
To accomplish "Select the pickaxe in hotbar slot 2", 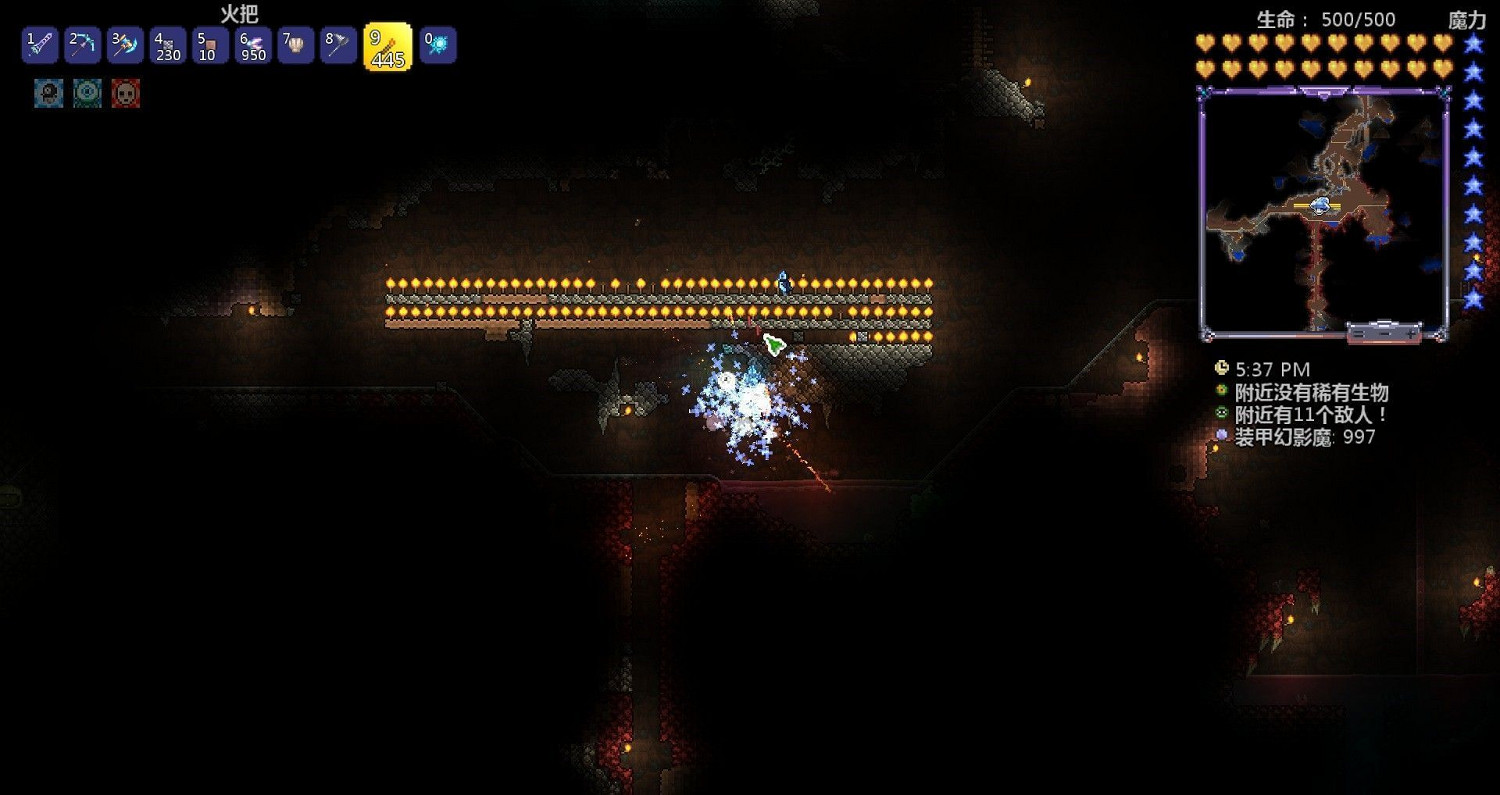I will [x=82, y=45].
